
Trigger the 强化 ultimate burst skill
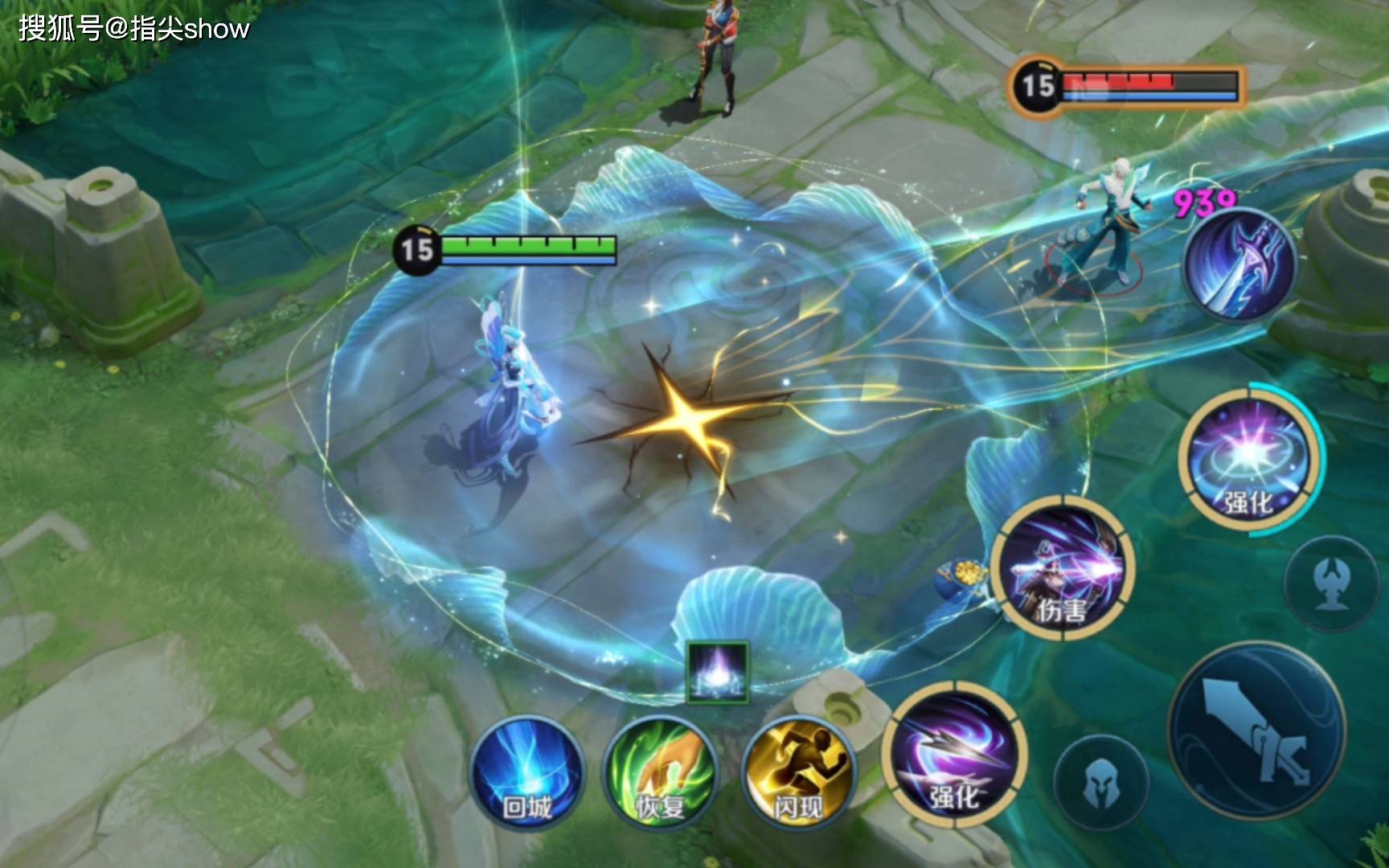coord(1248,460)
